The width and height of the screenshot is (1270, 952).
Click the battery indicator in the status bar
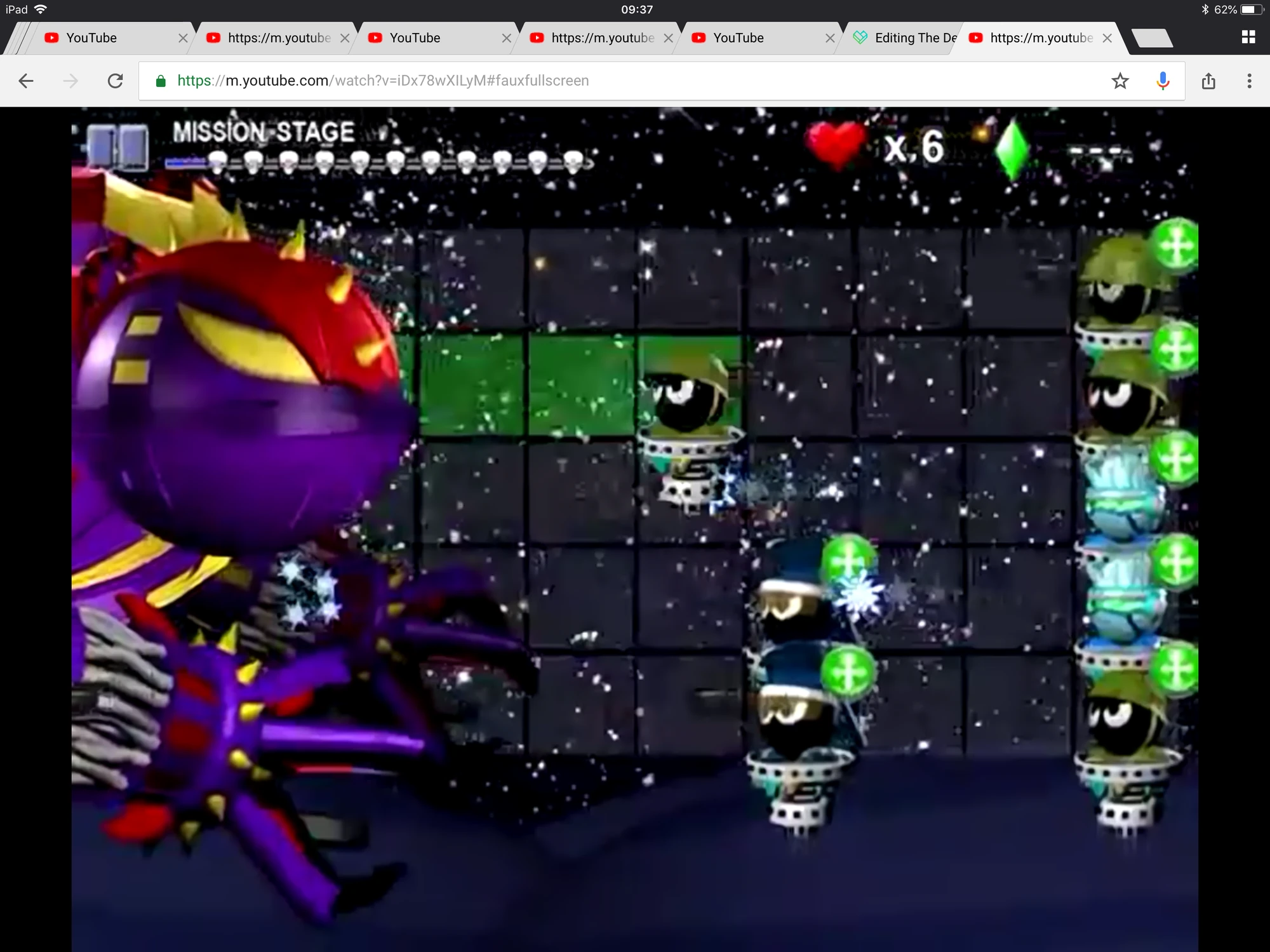(x=1251, y=9)
